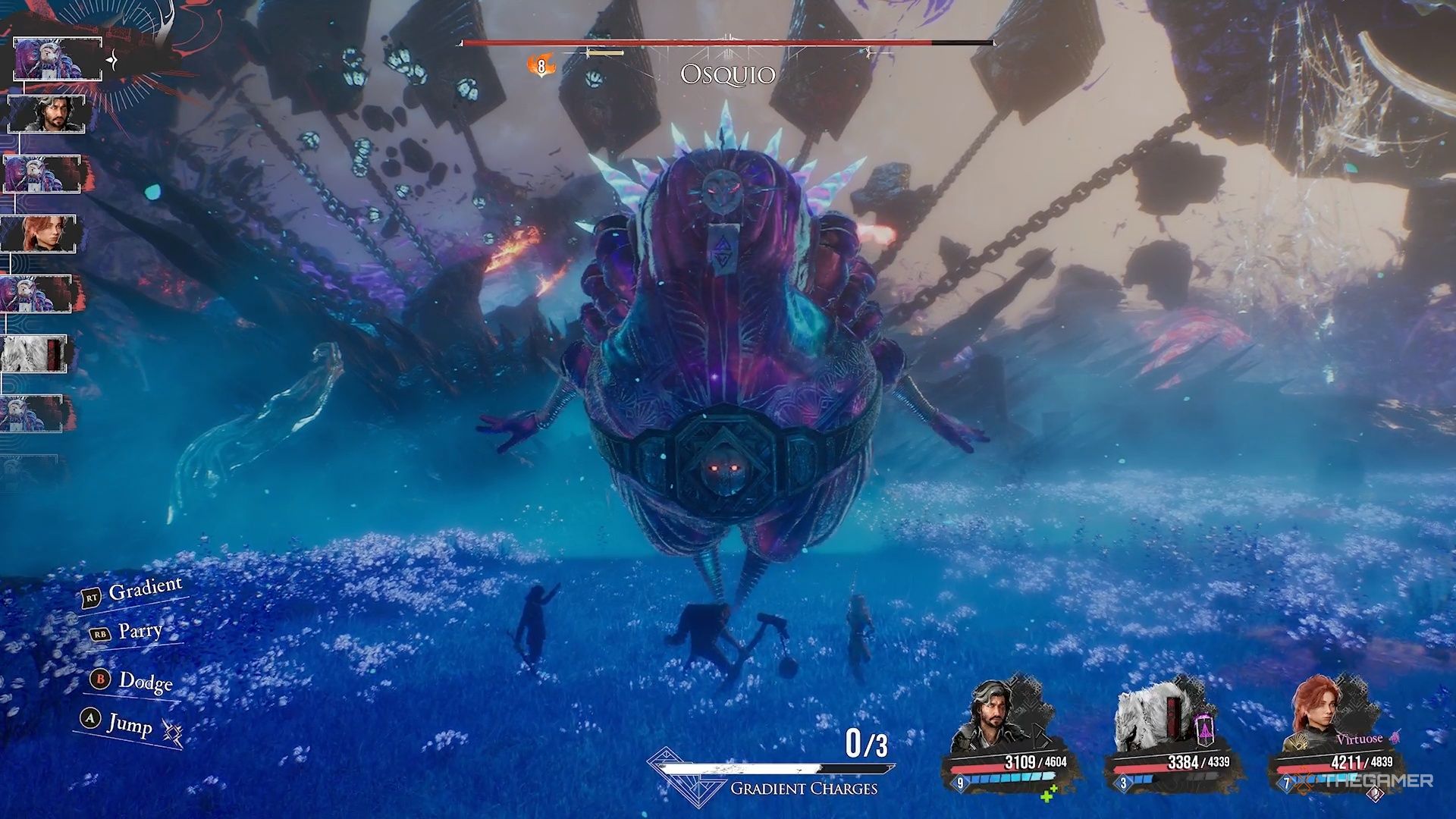1456x819 pixels.
Task: Expand the topmost portrait in turn order list
Action: tap(57, 59)
